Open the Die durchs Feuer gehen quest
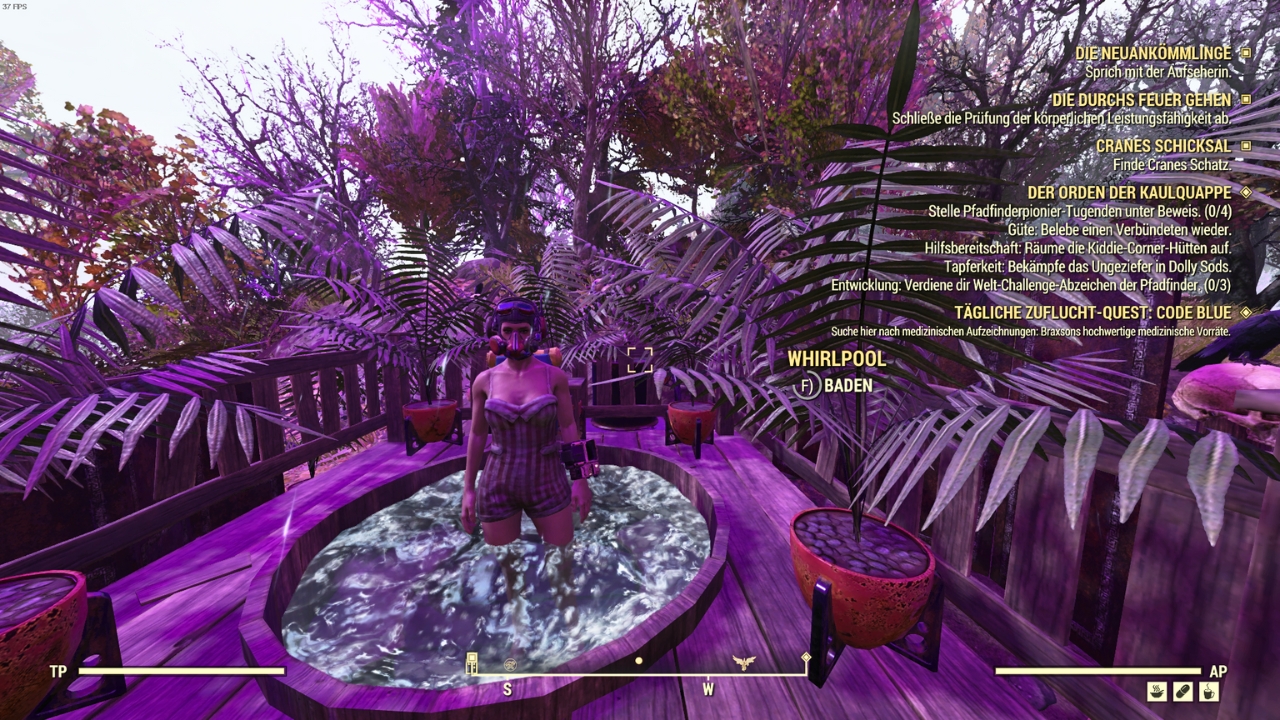 point(1141,100)
